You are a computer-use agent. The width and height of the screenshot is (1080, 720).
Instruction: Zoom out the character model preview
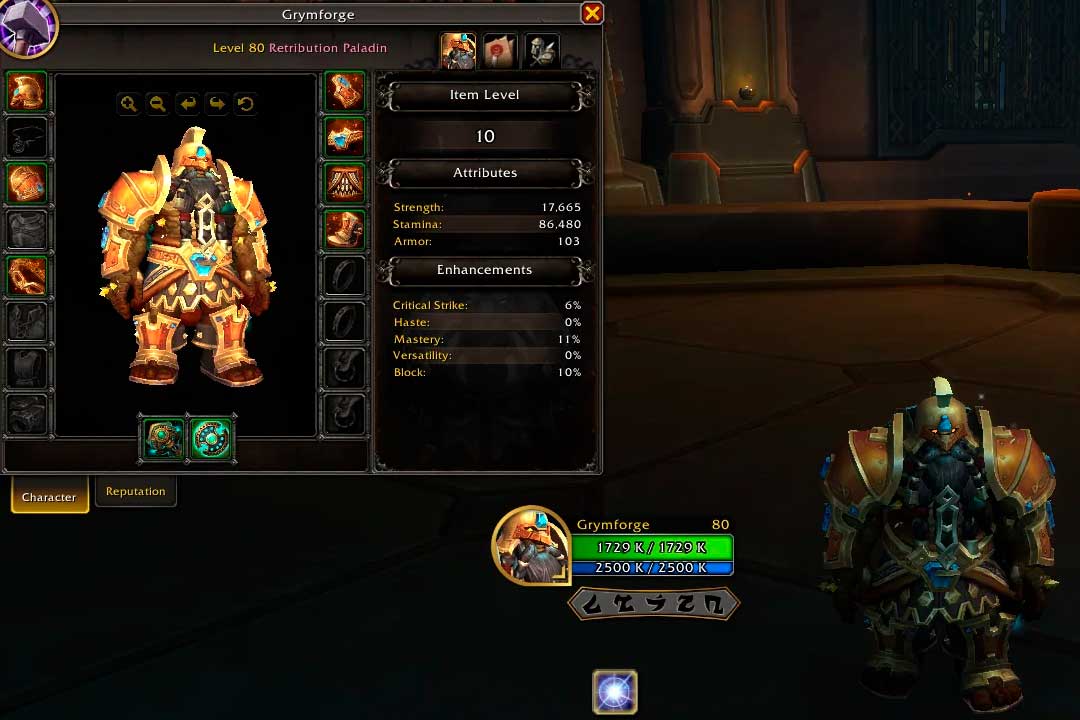157,103
